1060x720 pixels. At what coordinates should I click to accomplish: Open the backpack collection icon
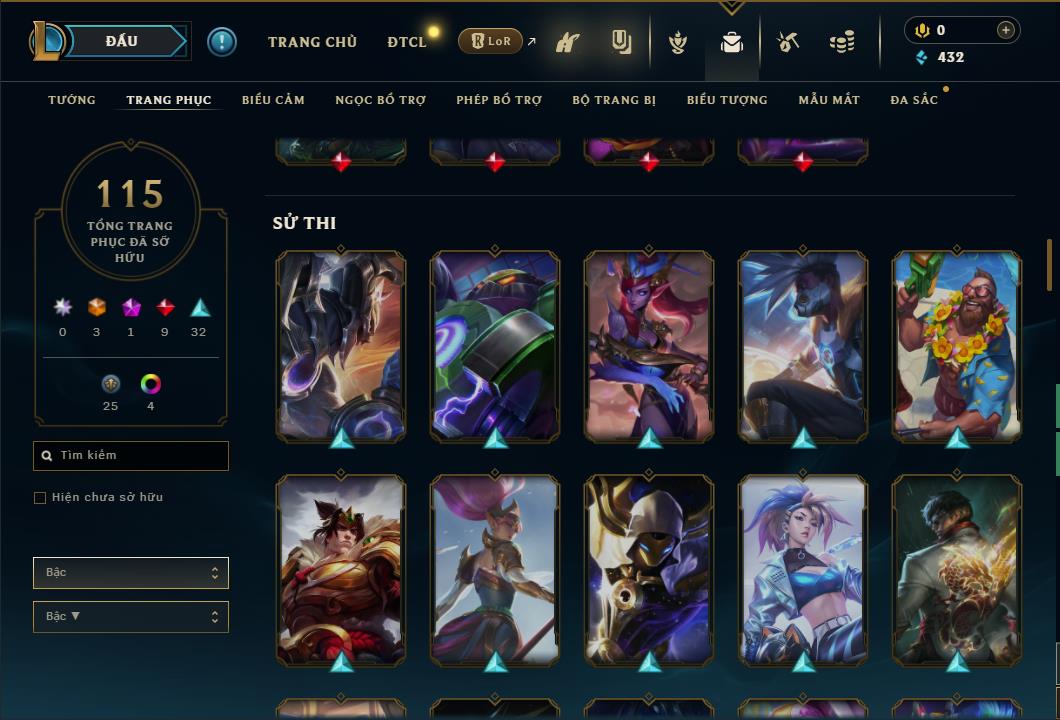point(732,43)
